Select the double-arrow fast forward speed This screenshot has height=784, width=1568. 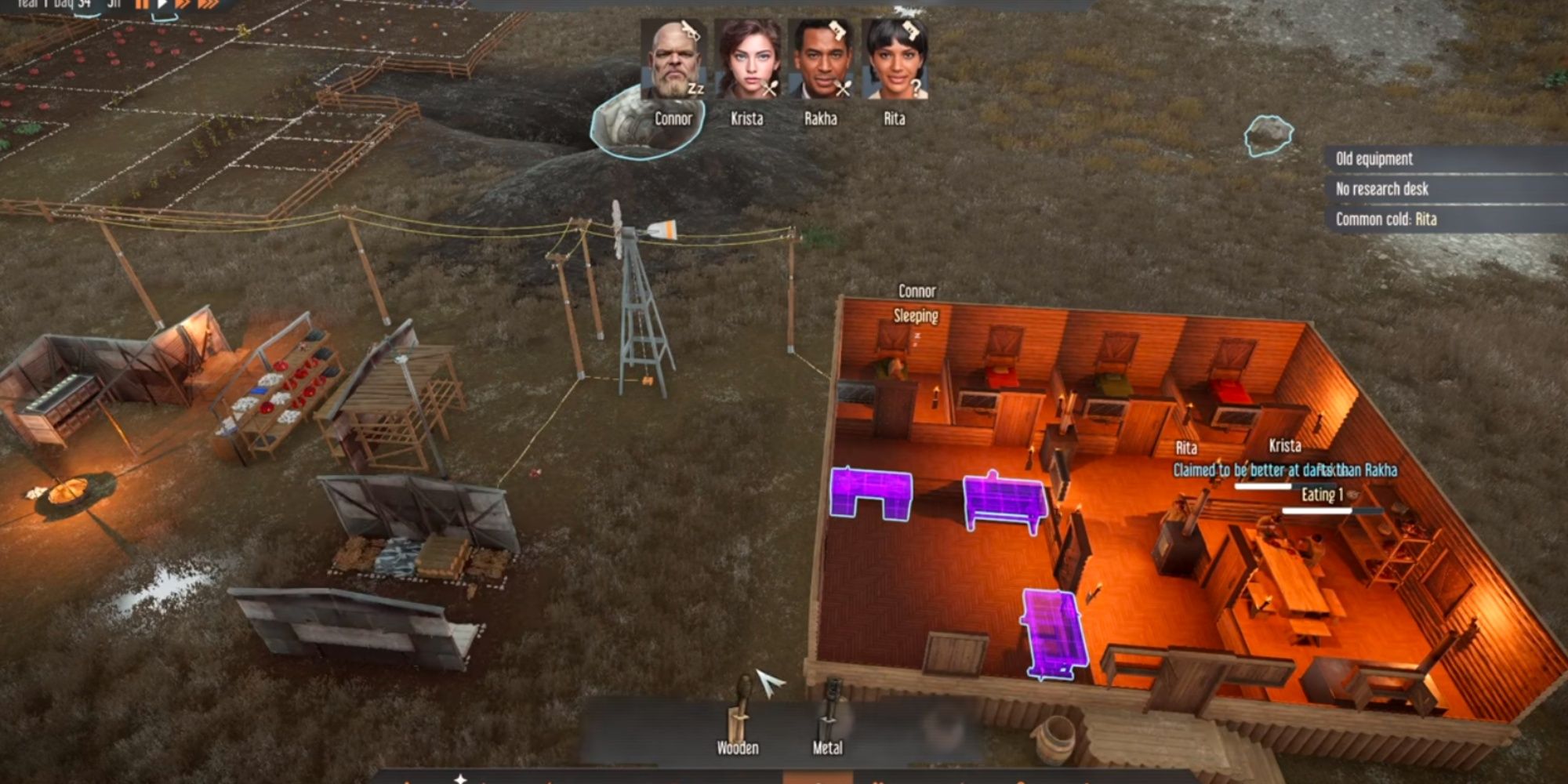[x=184, y=6]
